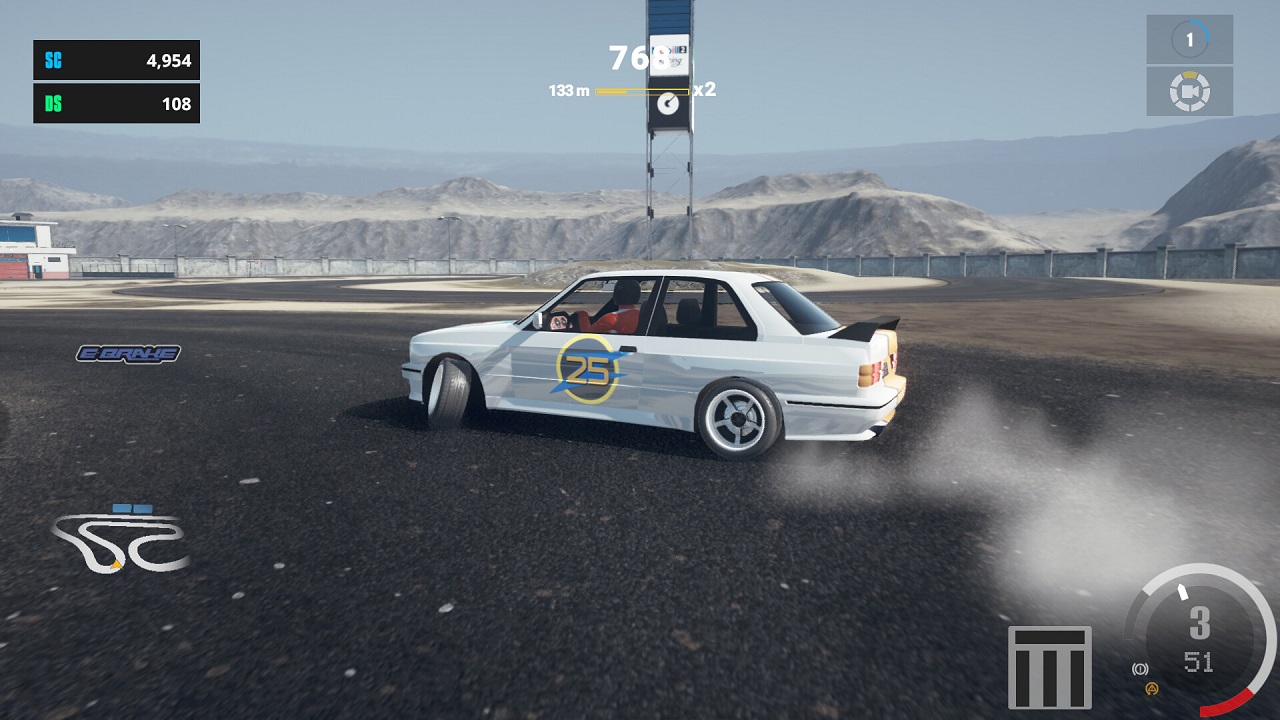Image resolution: width=1280 pixels, height=720 pixels.
Task: Expand the DS points panel
Action: coord(116,103)
